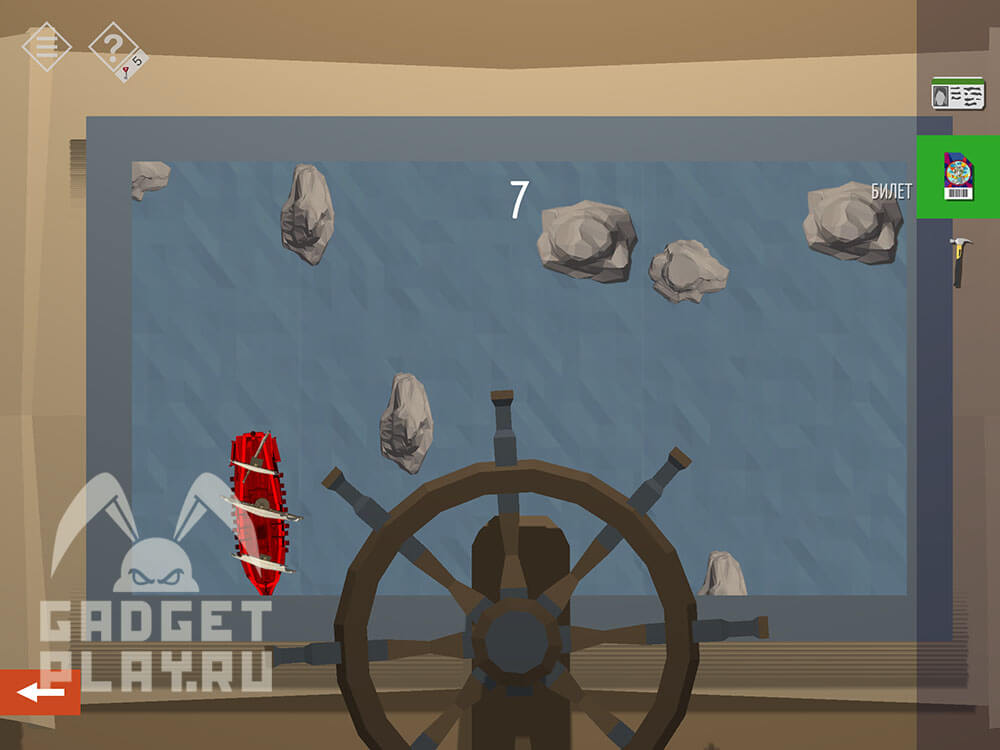Pick the hammer from inventory
This screenshot has height=750, width=1000.
pos(959,262)
